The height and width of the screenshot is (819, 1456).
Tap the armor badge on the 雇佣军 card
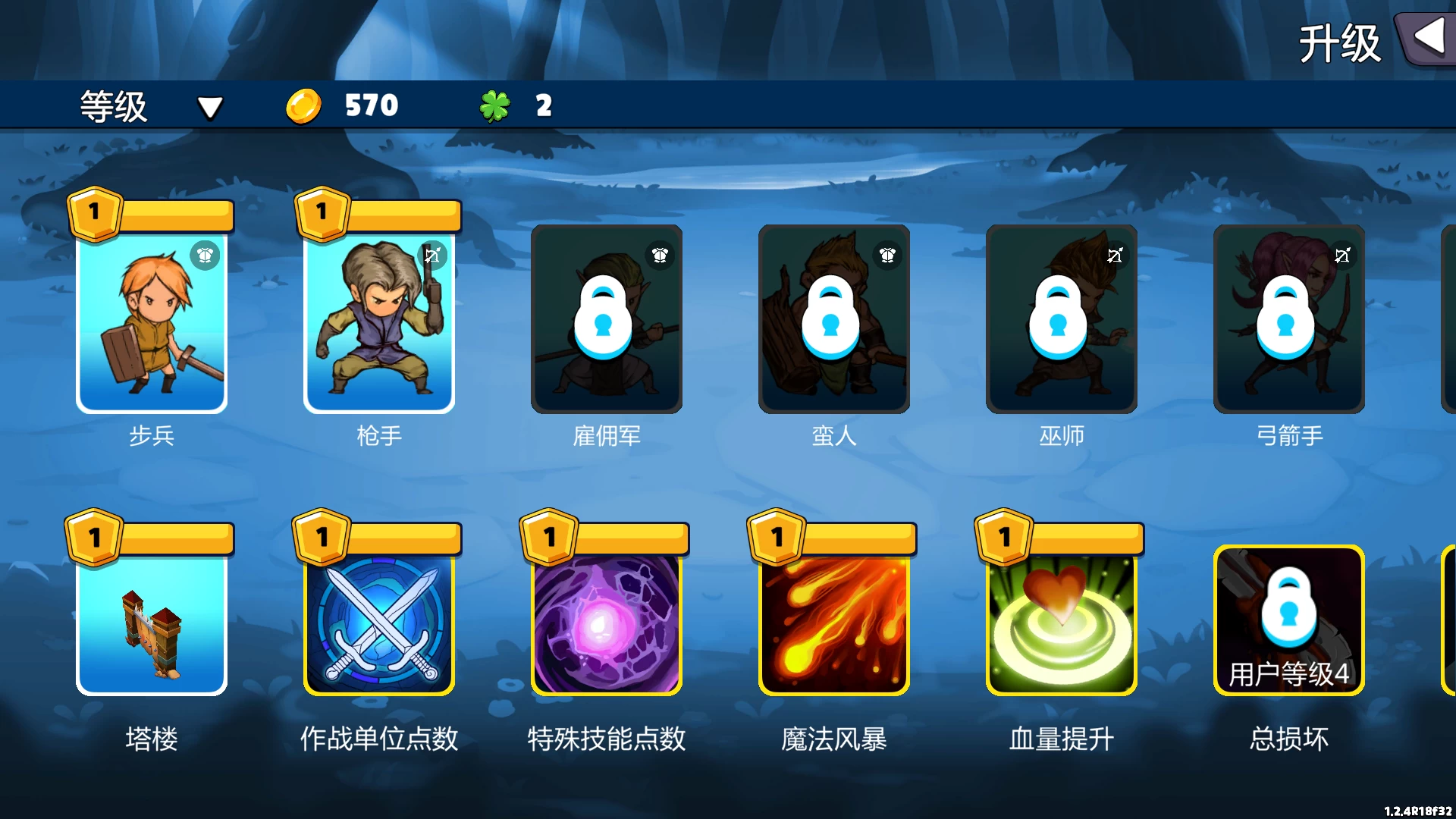(659, 256)
